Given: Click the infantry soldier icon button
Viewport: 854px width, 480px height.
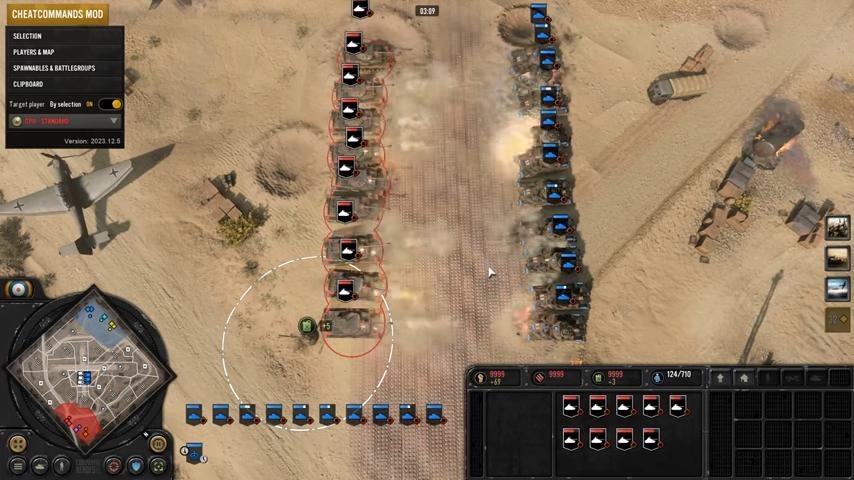Looking at the screenshot, I should (62, 465).
